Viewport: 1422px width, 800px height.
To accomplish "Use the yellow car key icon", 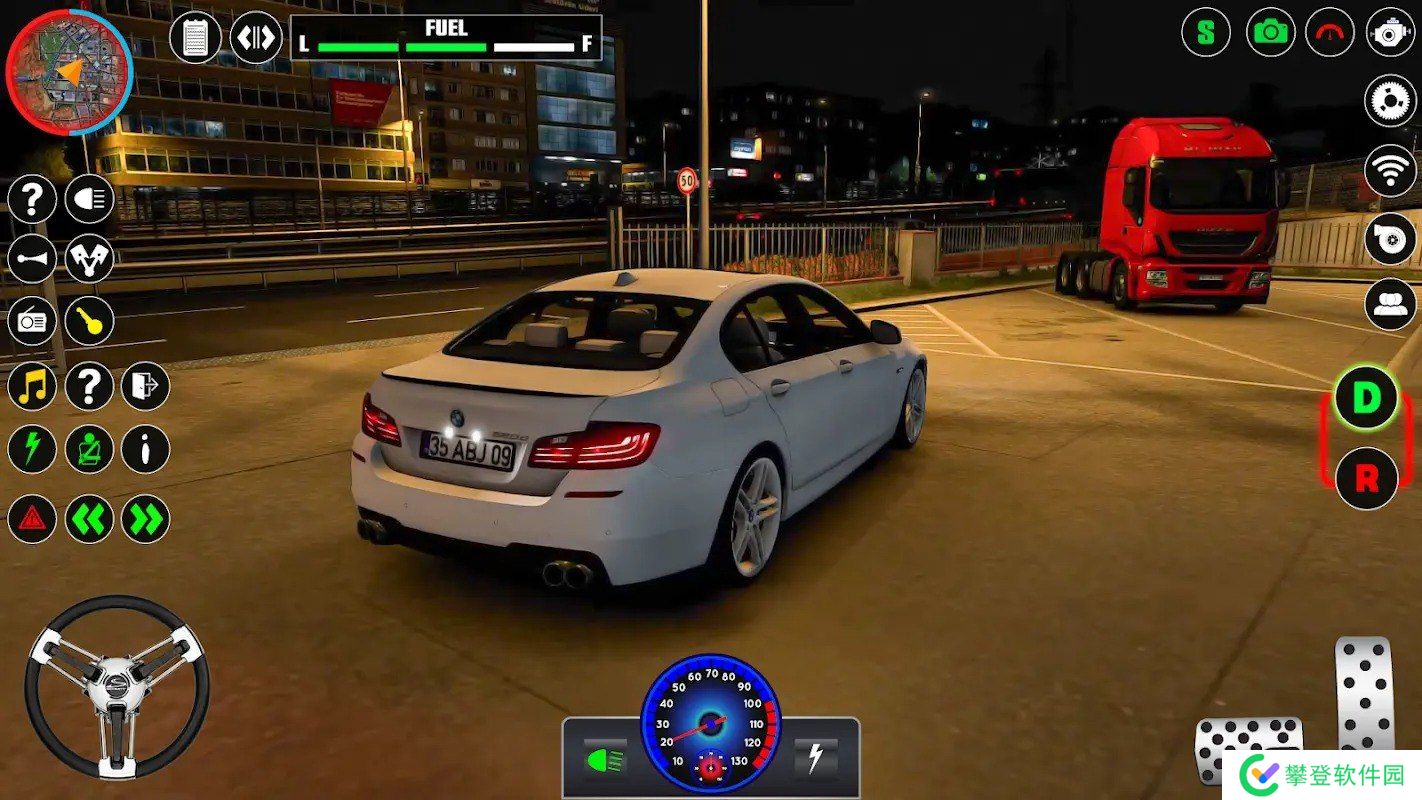I will (x=89, y=322).
